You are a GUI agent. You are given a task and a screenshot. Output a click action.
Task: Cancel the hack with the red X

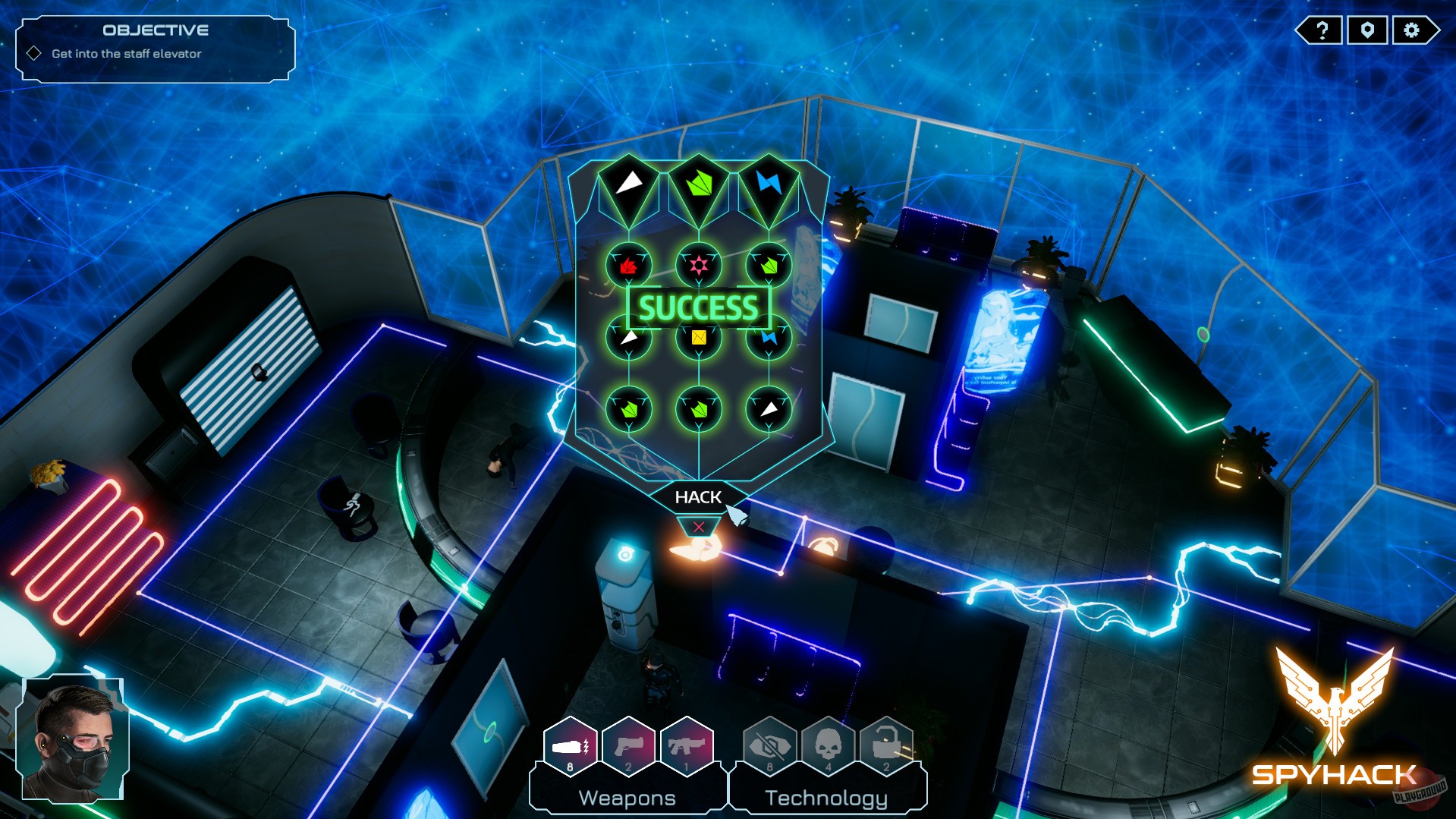pos(697,525)
